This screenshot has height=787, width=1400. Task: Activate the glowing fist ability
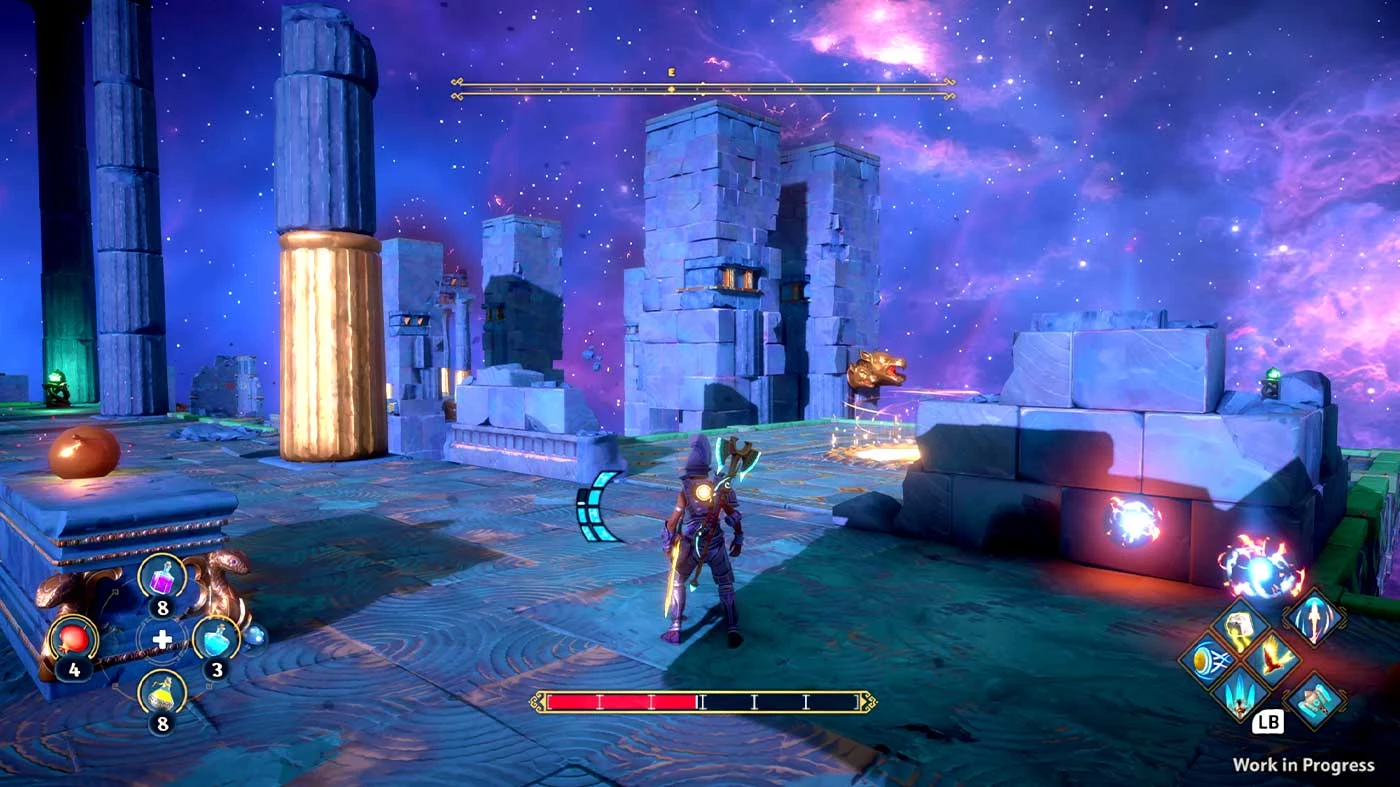tap(1240, 627)
